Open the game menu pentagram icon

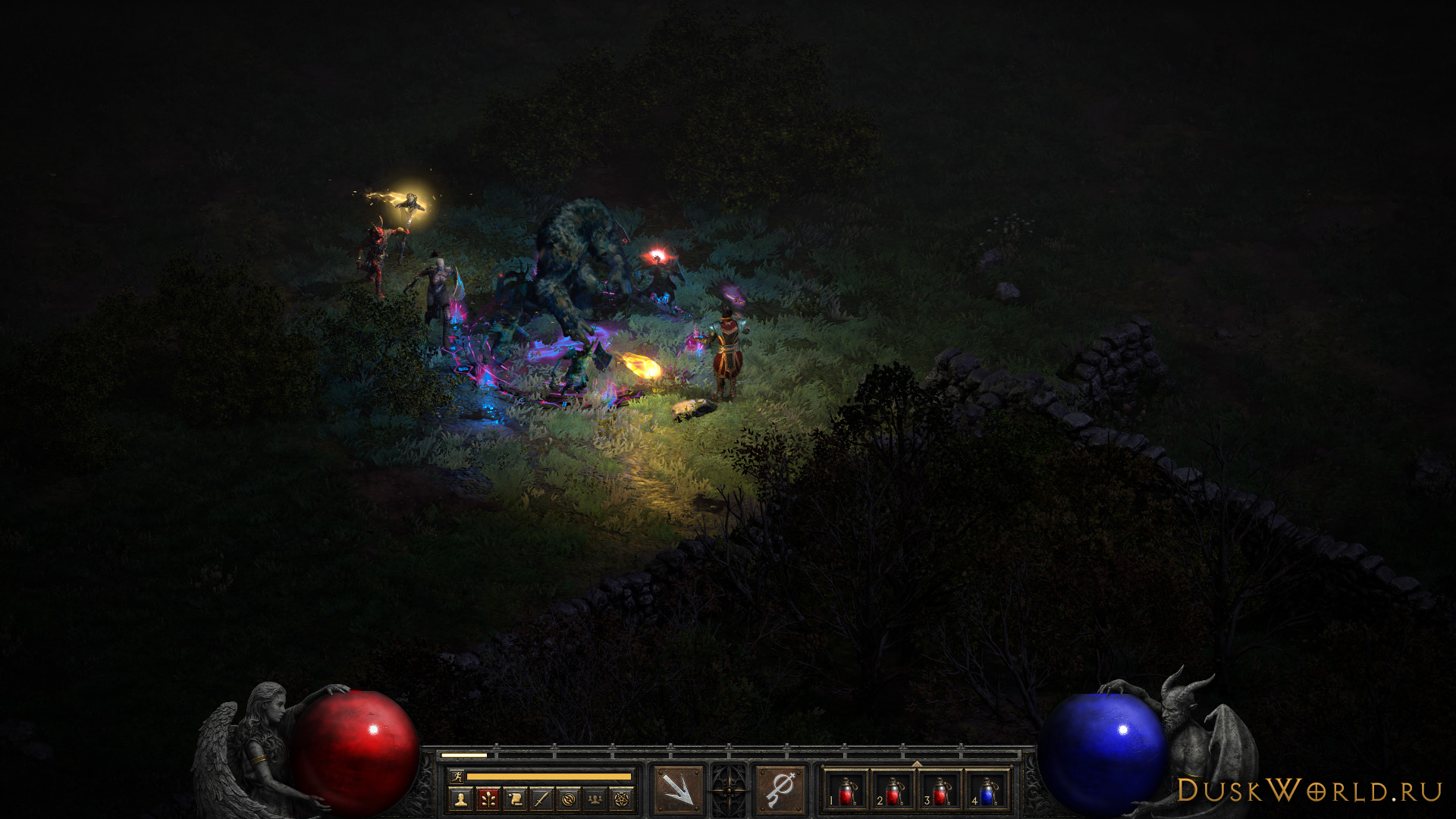(x=623, y=798)
